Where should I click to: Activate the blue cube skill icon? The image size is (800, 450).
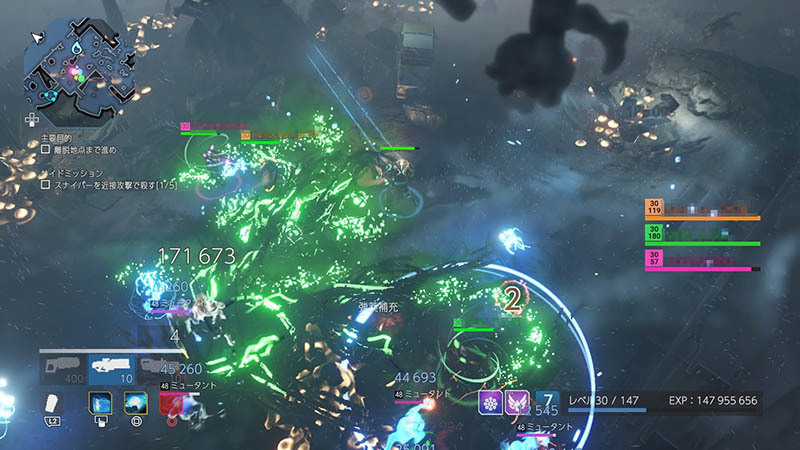[99, 402]
